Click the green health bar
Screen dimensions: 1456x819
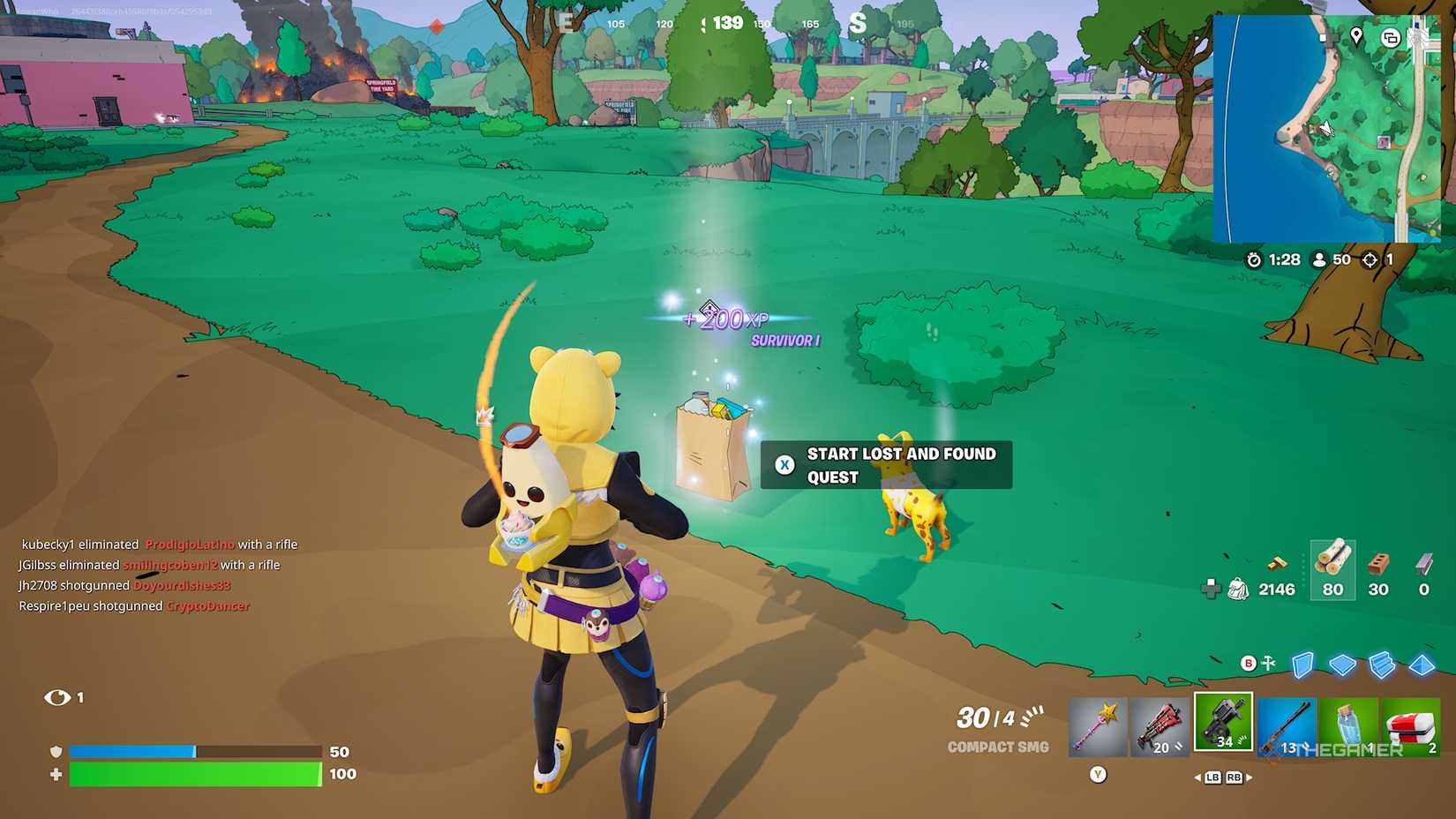point(194,776)
